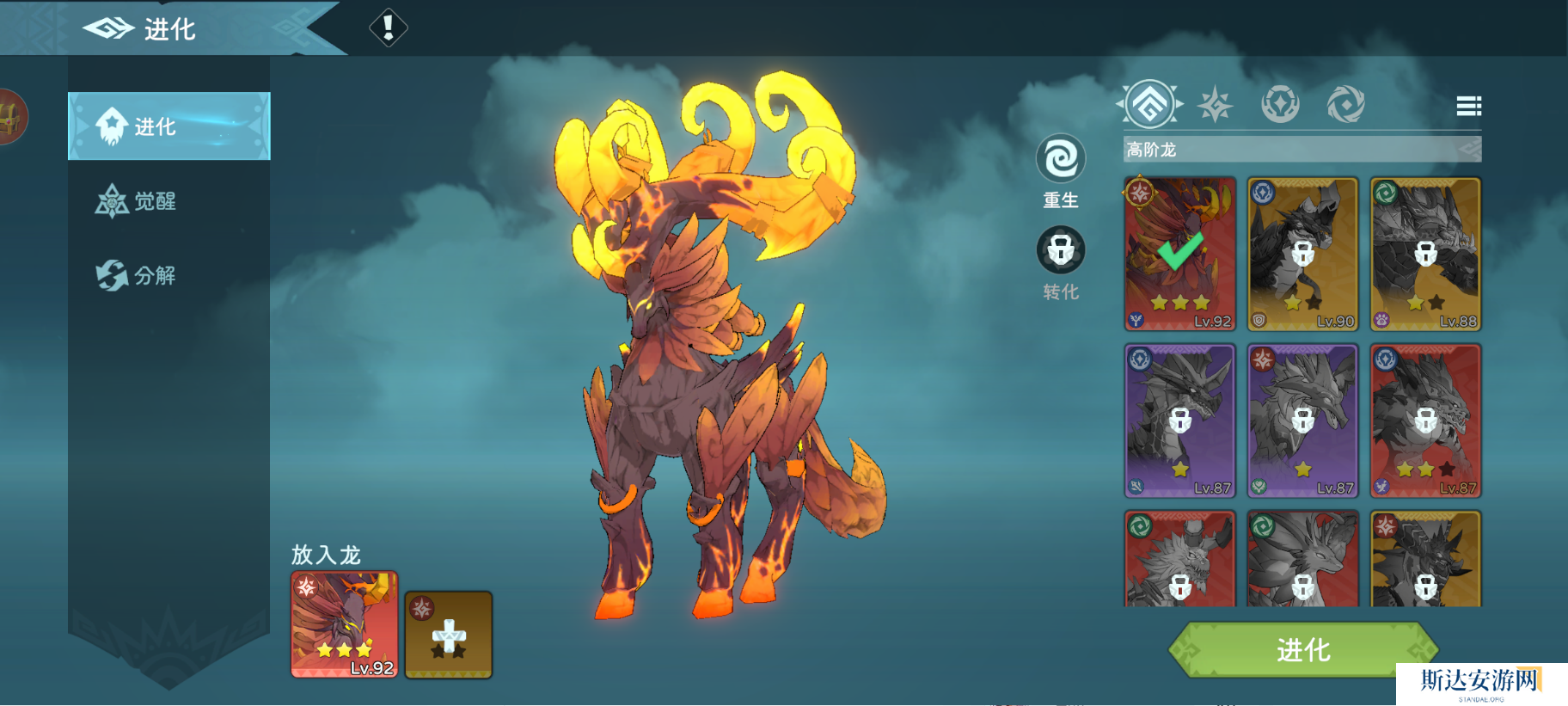This screenshot has height=706, width=1568.
Task: Open the treasure chest icon at left edge
Action: (10, 117)
